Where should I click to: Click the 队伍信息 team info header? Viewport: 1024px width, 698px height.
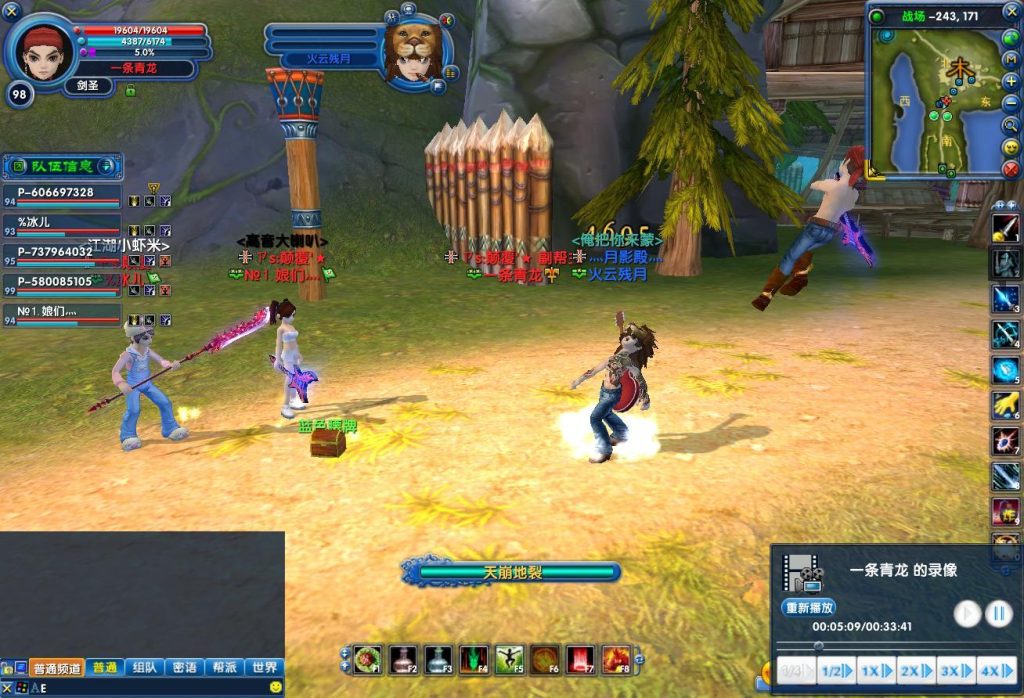pyautogui.click(x=60, y=166)
